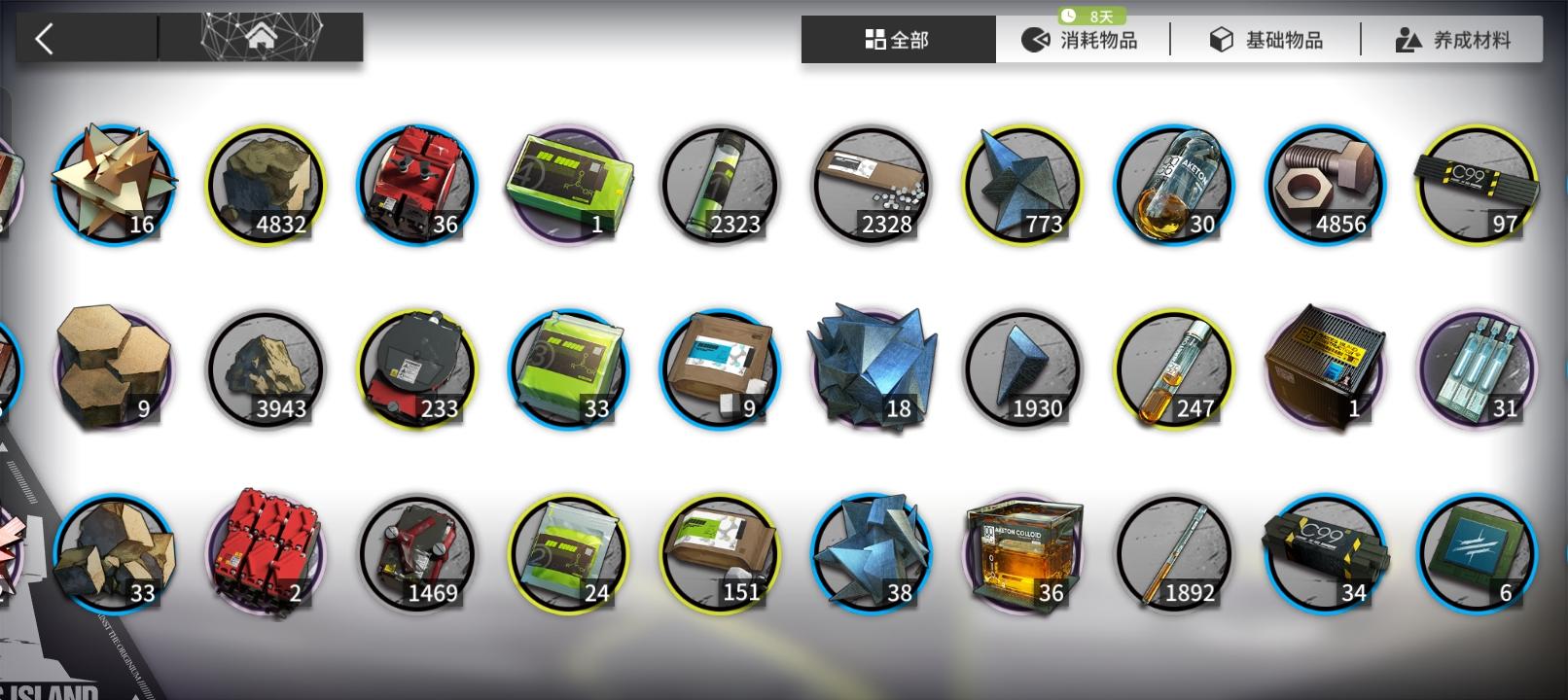Select the 养成材料 growth materials tab

[x=1454, y=40]
